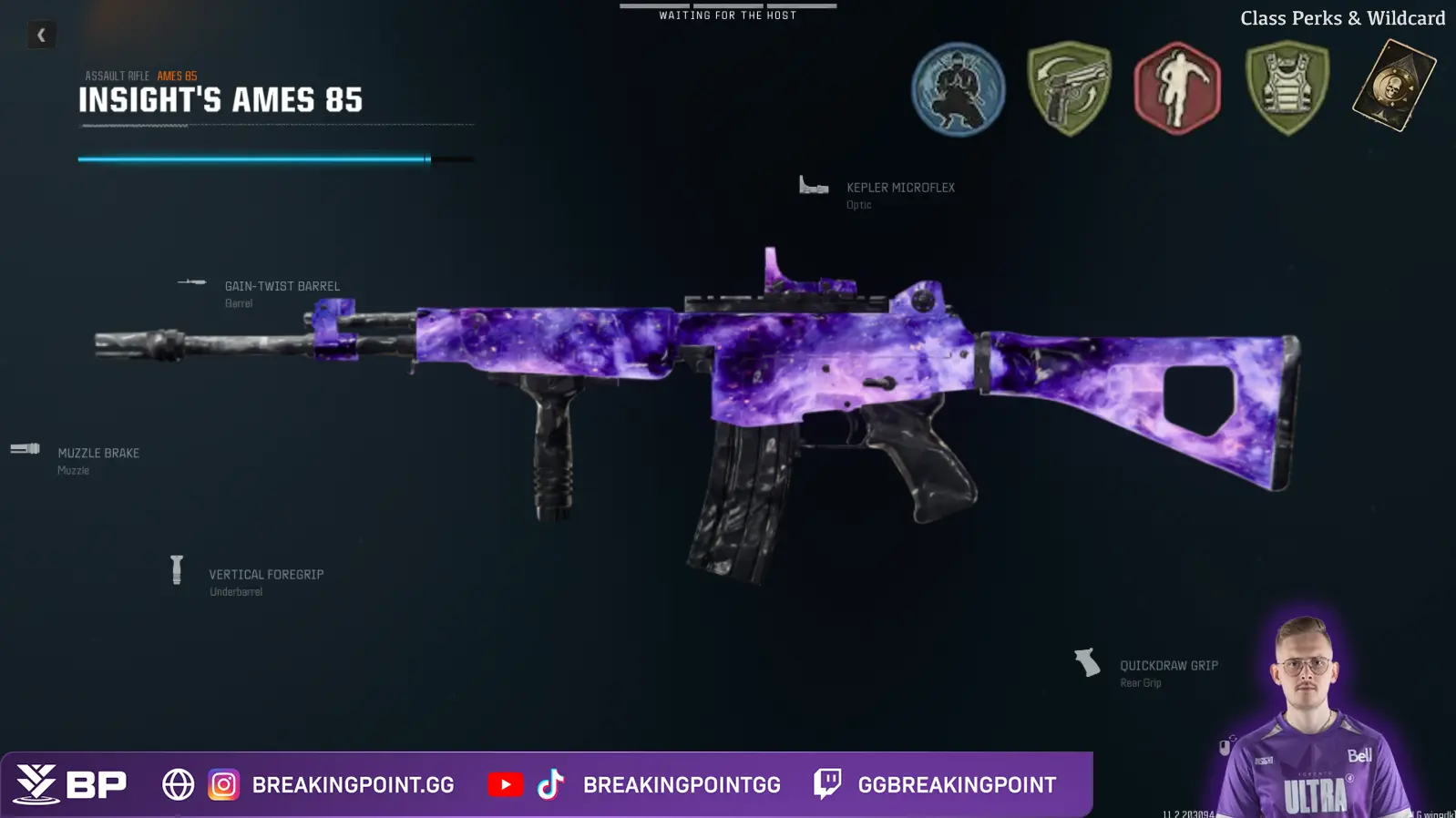
Task: Choose the red running soldier perk icon
Action: 1177,89
